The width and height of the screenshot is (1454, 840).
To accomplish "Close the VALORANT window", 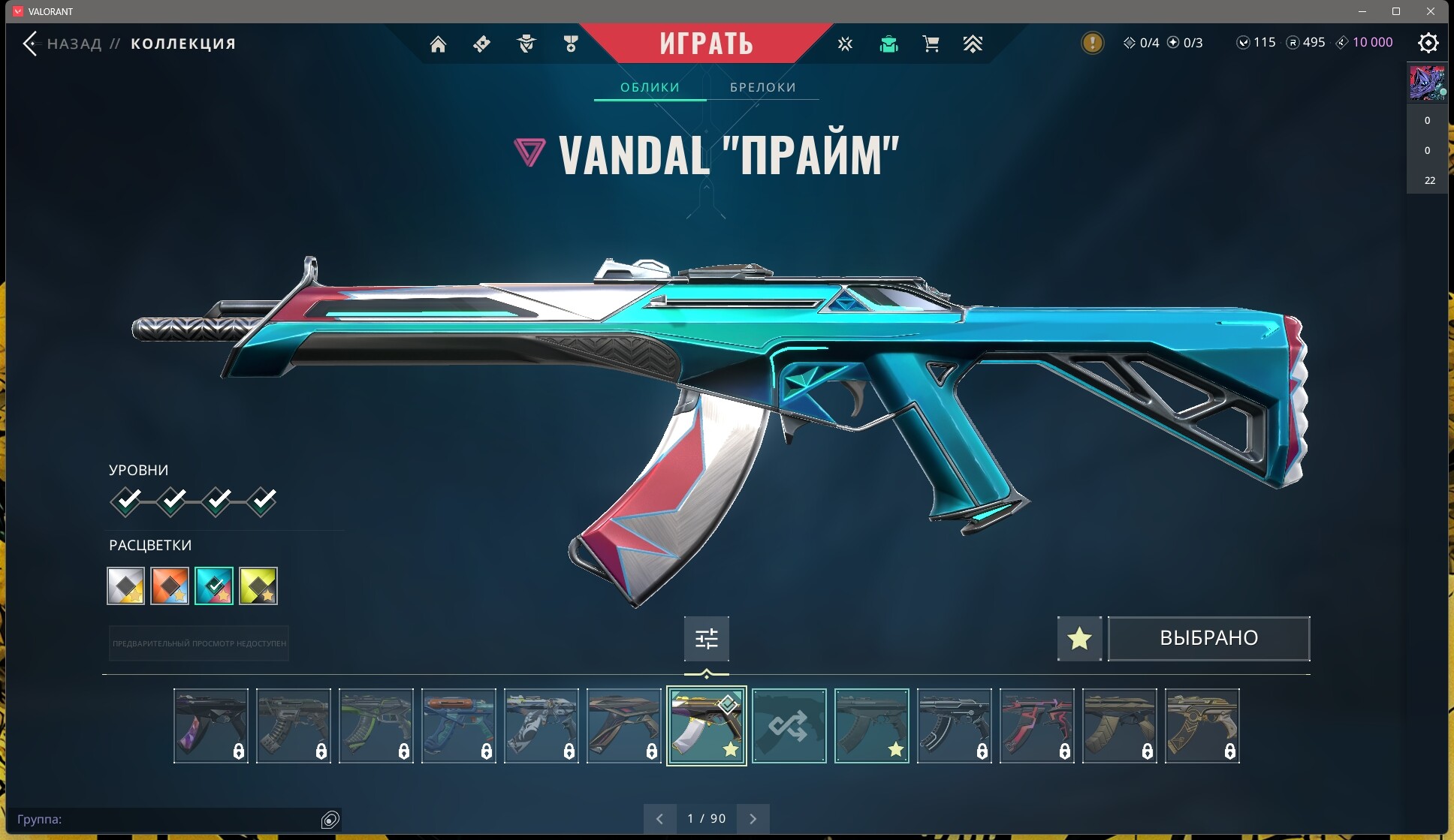I will pos(1431,11).
